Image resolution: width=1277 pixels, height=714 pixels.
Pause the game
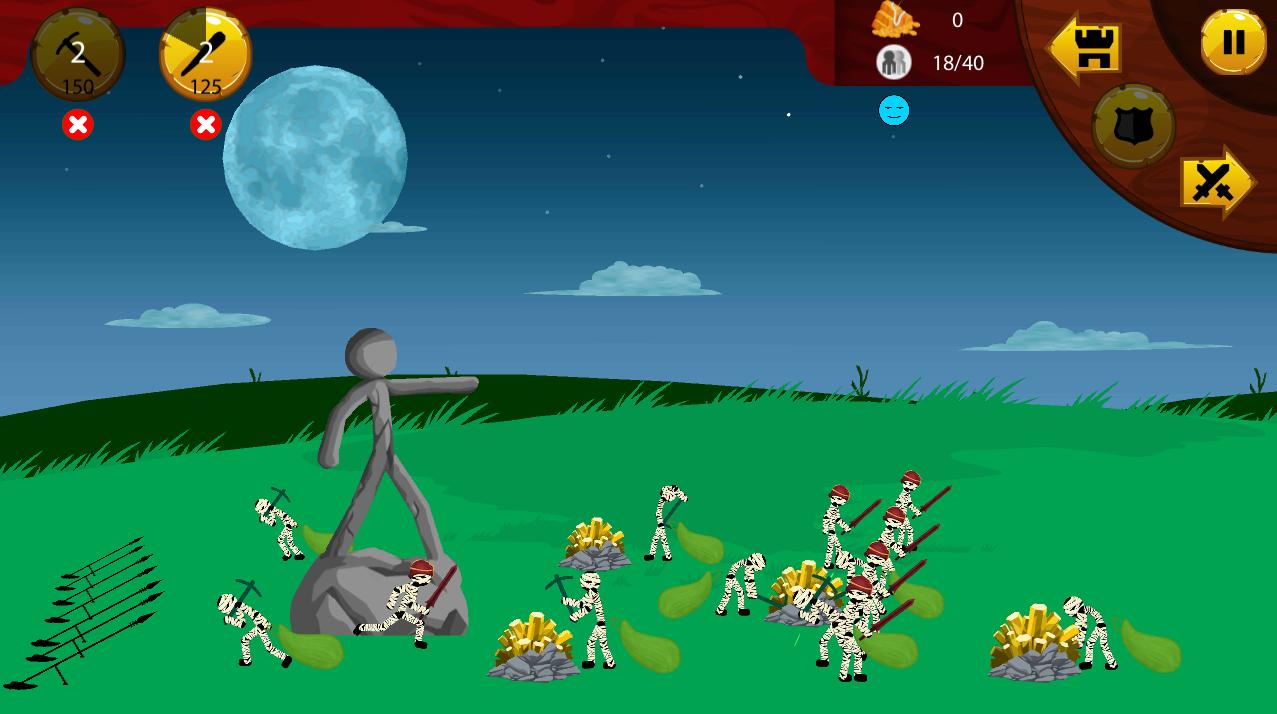click(1233, 42)
